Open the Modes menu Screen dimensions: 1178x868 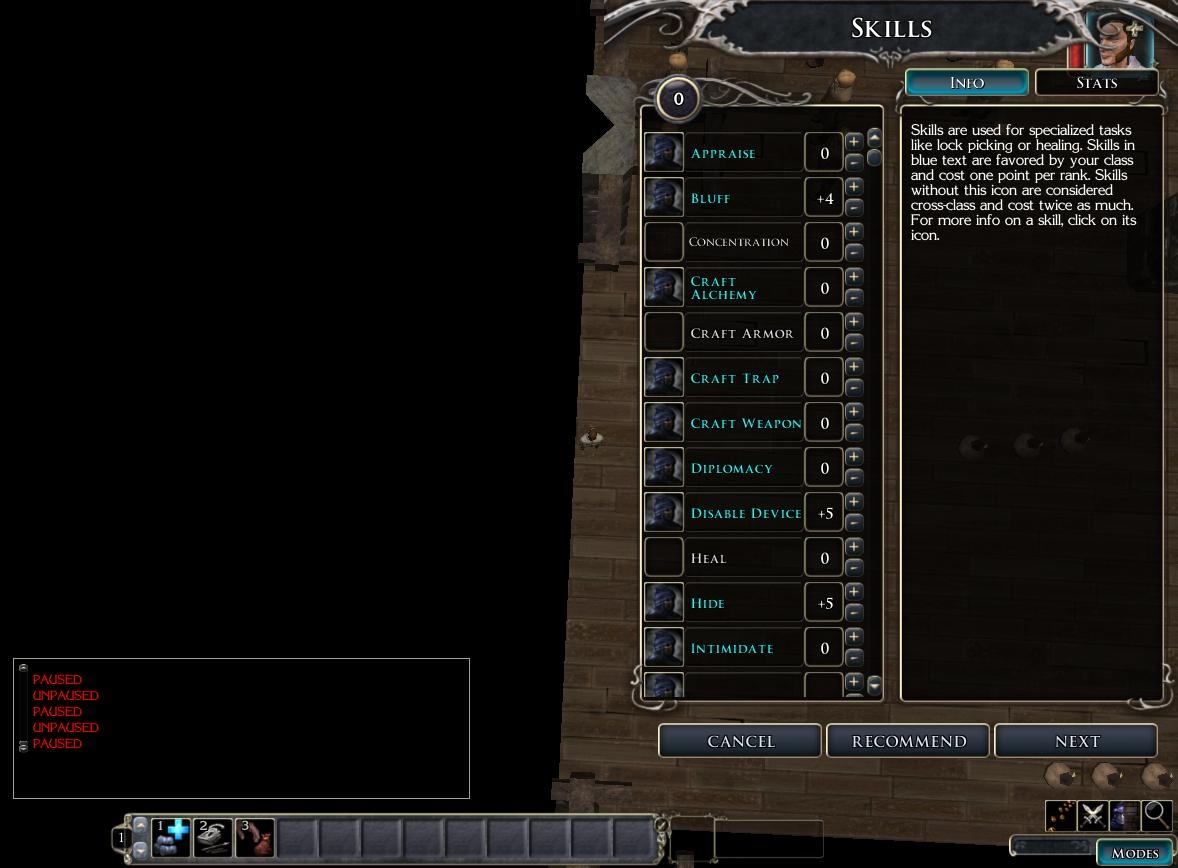pos(1135,853)
